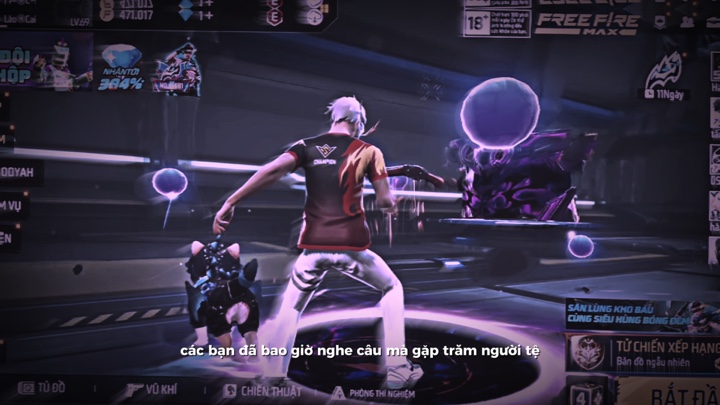Open the diamond Nhận Tới 384% top-up offer
720x405 pixels.
(121, 68)
